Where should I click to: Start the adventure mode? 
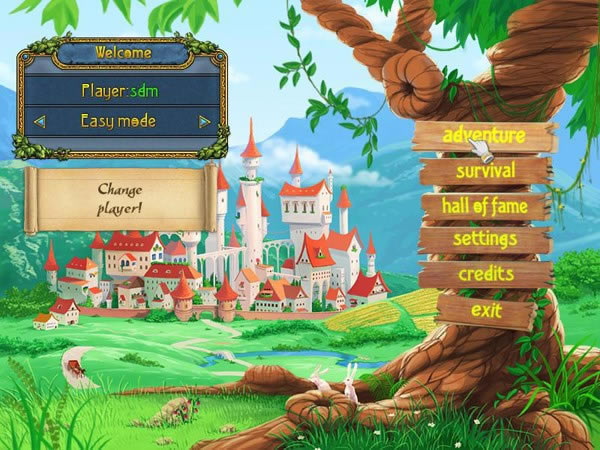[484, 136]
